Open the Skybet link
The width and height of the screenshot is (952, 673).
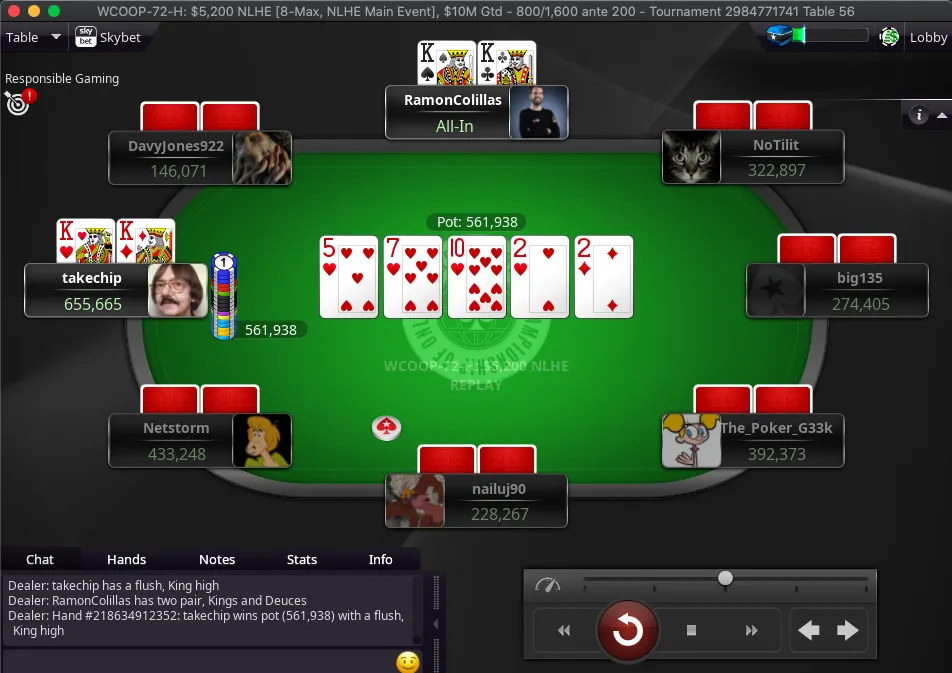(108, 38)
